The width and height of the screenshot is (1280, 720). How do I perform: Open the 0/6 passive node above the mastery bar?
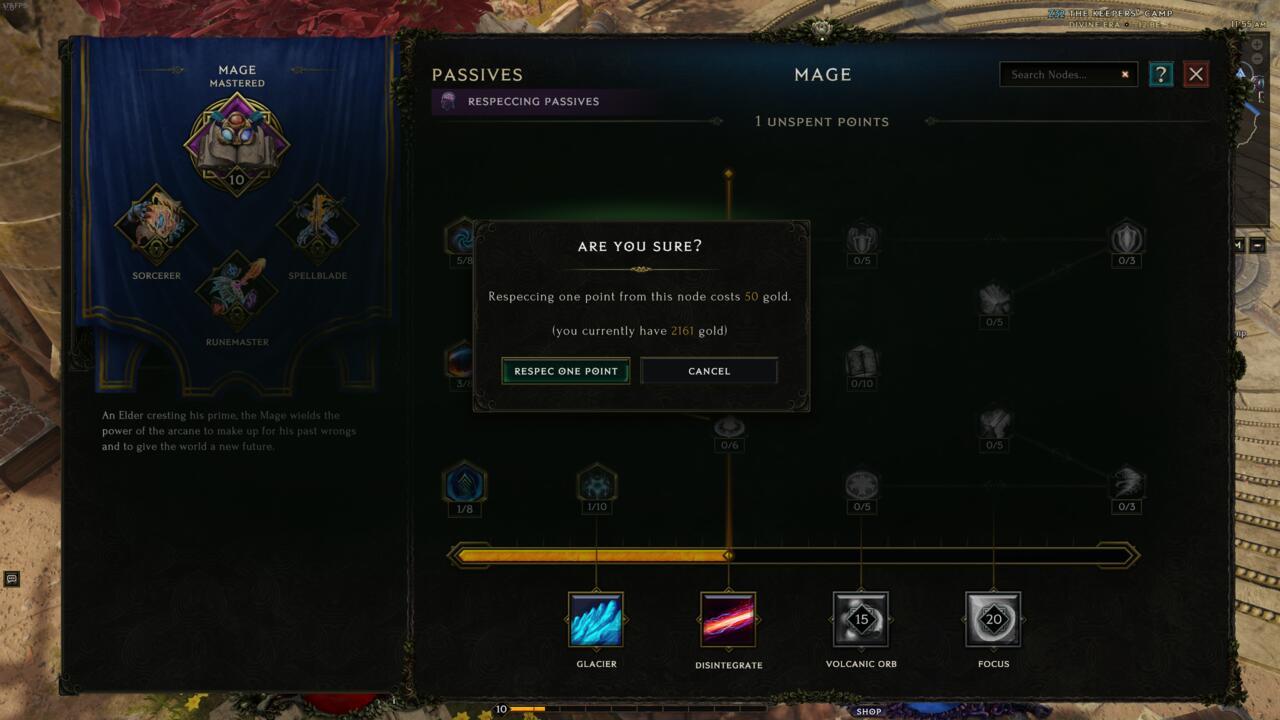point(728,425)
